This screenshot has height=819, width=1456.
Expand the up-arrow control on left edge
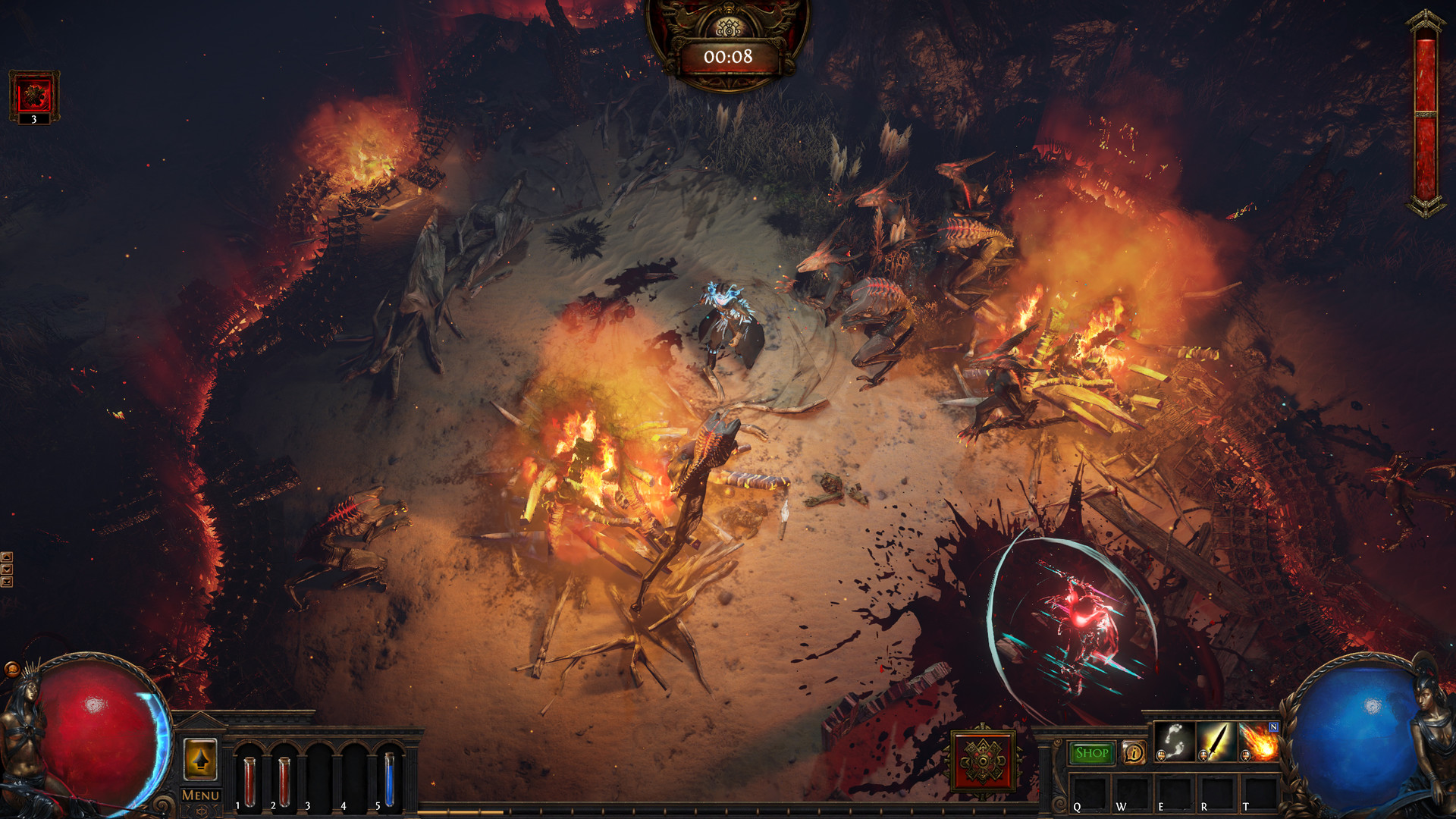7,557
